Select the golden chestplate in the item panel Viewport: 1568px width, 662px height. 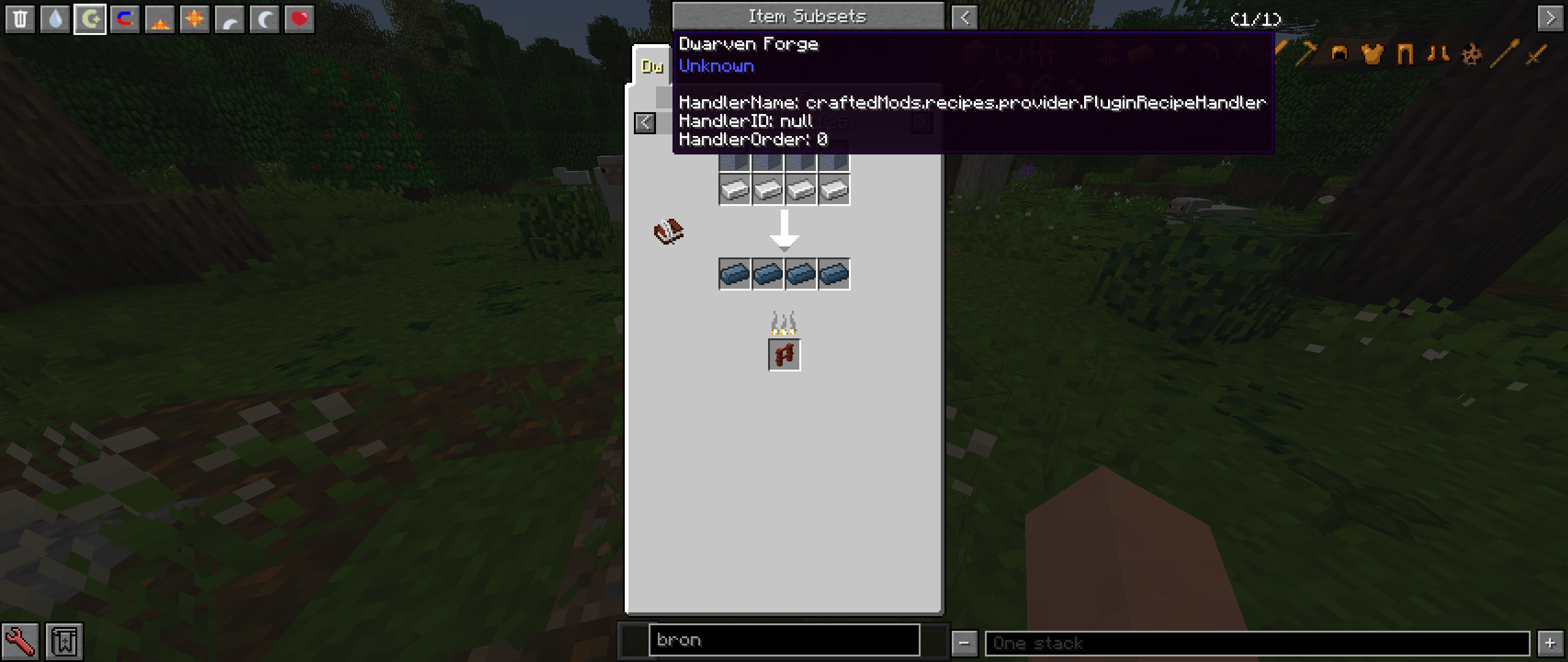pos(1372,55)
